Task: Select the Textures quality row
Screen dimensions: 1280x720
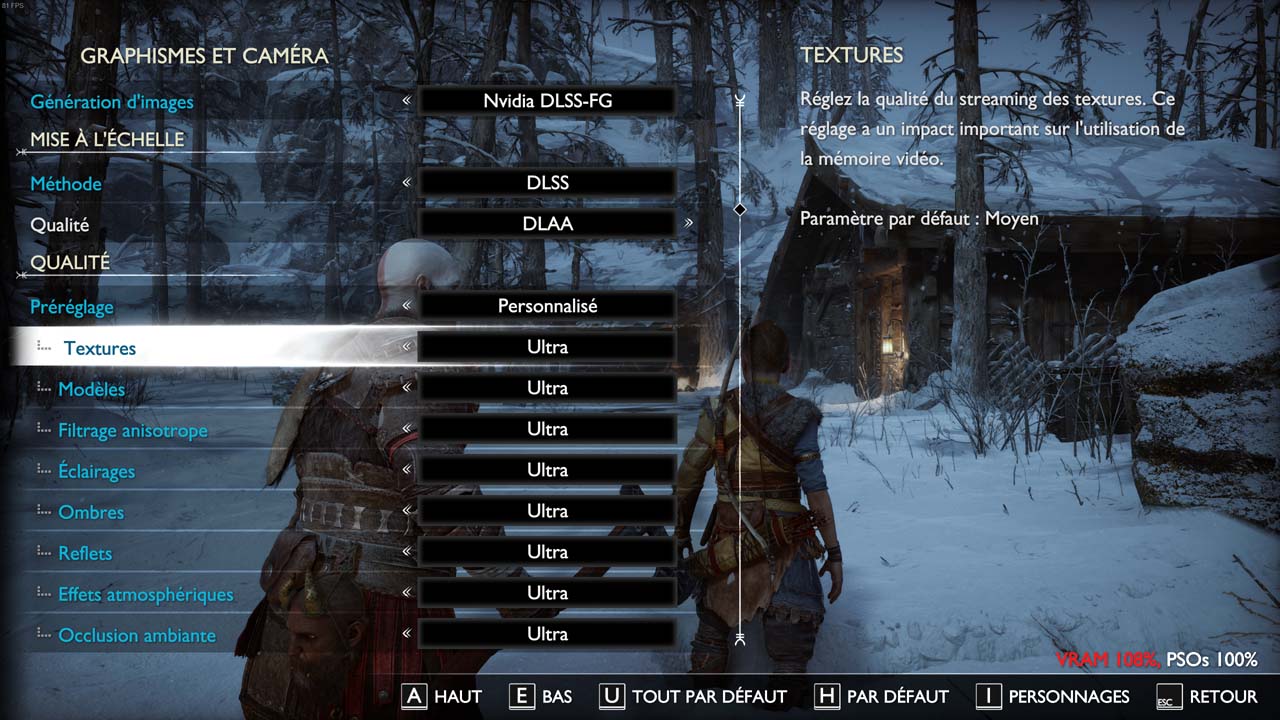Action: click(100, 348)
